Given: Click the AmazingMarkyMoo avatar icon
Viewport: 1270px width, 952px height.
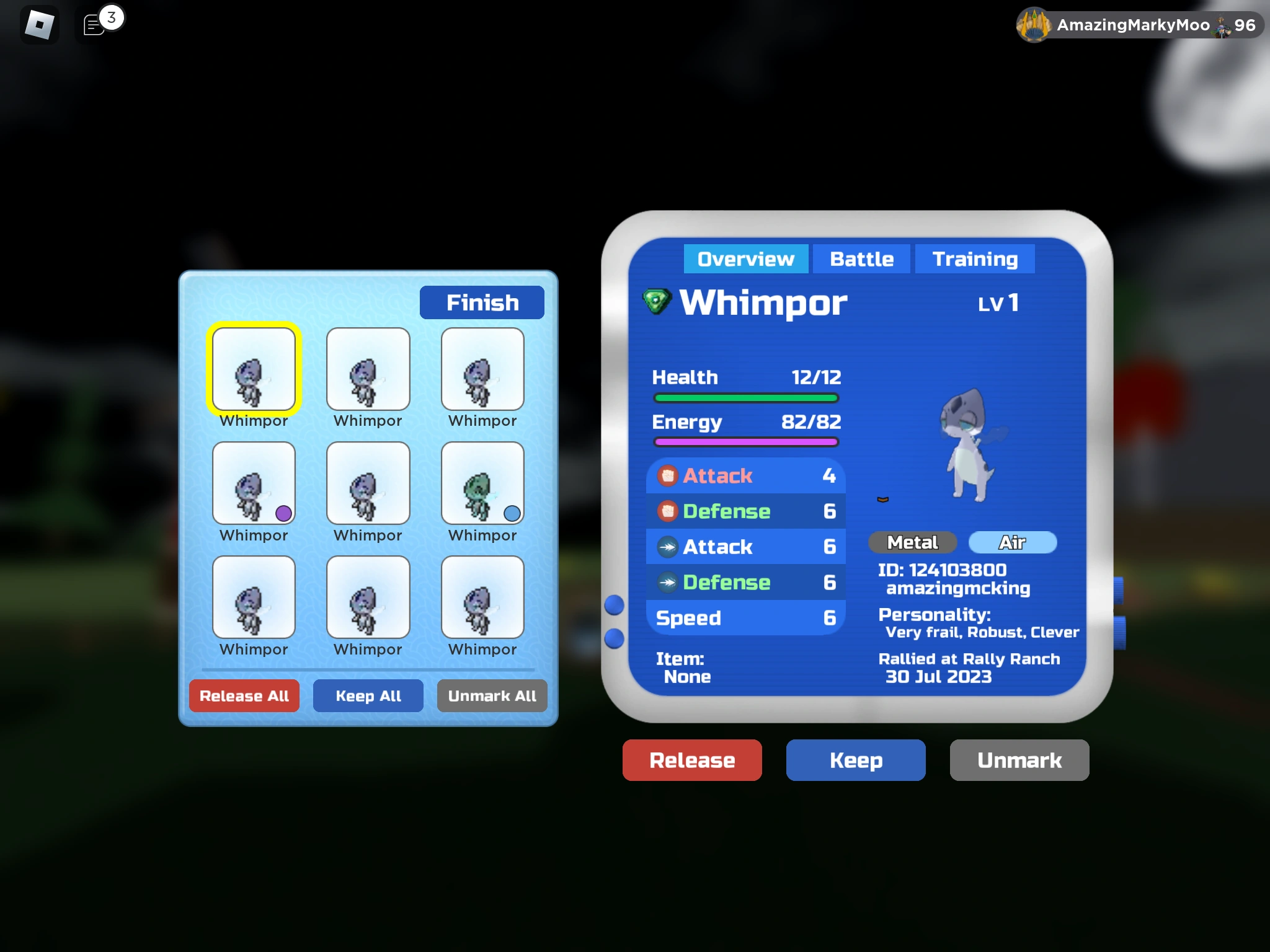Looking at the screenshot, I should [x=1034, y=25].
